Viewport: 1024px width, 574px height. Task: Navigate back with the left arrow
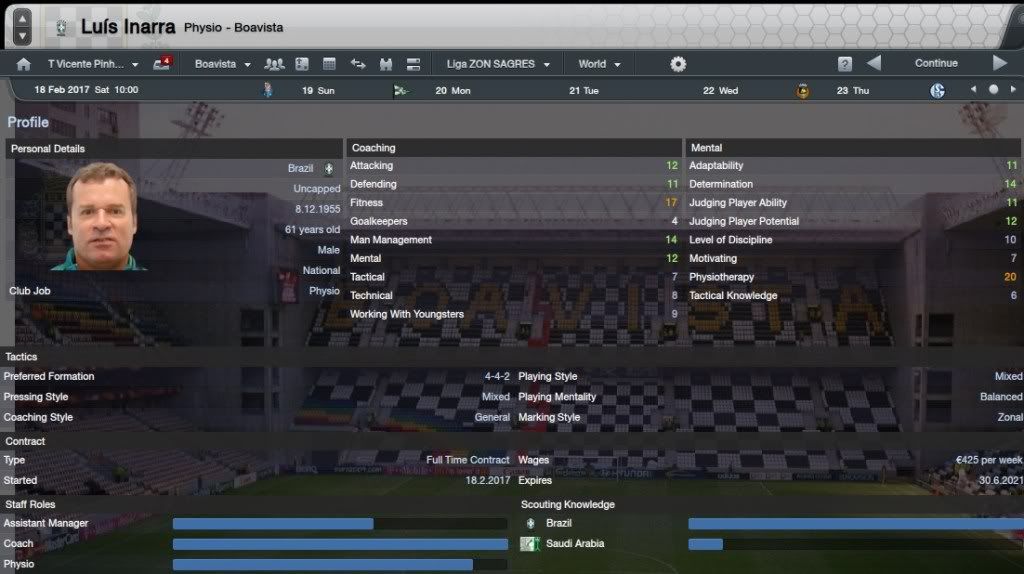(x=874, y=63)
